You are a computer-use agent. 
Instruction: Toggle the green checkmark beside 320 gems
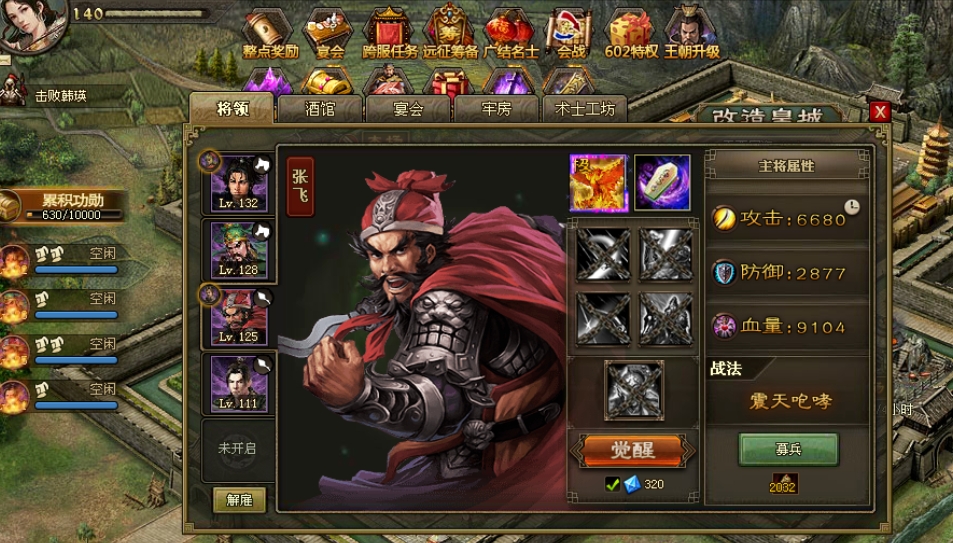pyautogui.click(x=613, y=485)
